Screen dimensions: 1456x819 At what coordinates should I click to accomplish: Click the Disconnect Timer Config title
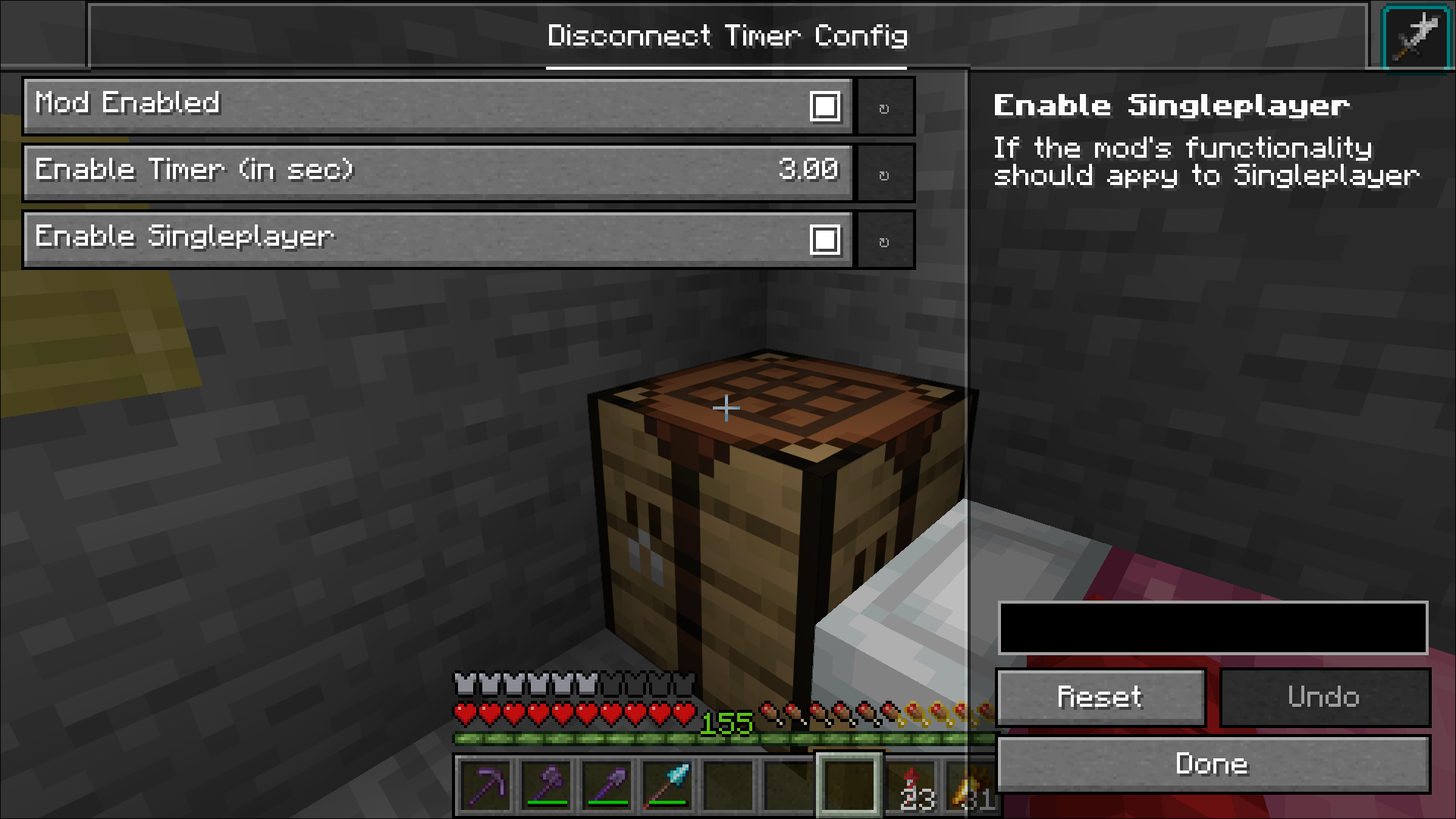coord(728,36)
